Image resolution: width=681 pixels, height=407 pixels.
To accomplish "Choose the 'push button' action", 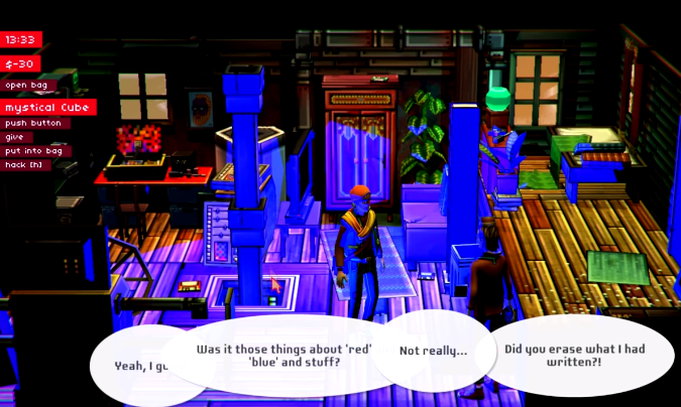I will [32, 123].
